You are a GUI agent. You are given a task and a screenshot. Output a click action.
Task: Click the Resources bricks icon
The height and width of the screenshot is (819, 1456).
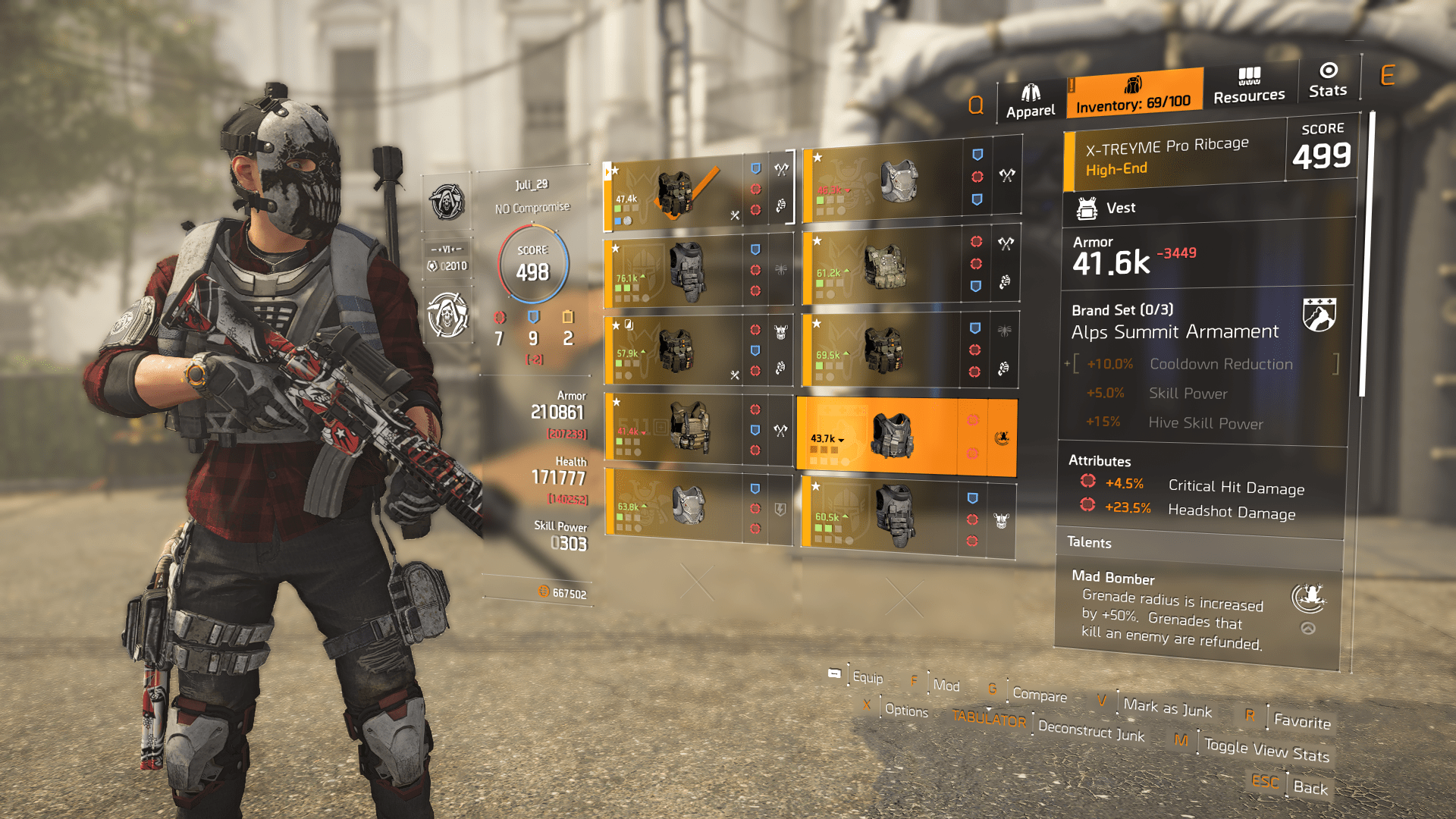[x=1248, y=78]
